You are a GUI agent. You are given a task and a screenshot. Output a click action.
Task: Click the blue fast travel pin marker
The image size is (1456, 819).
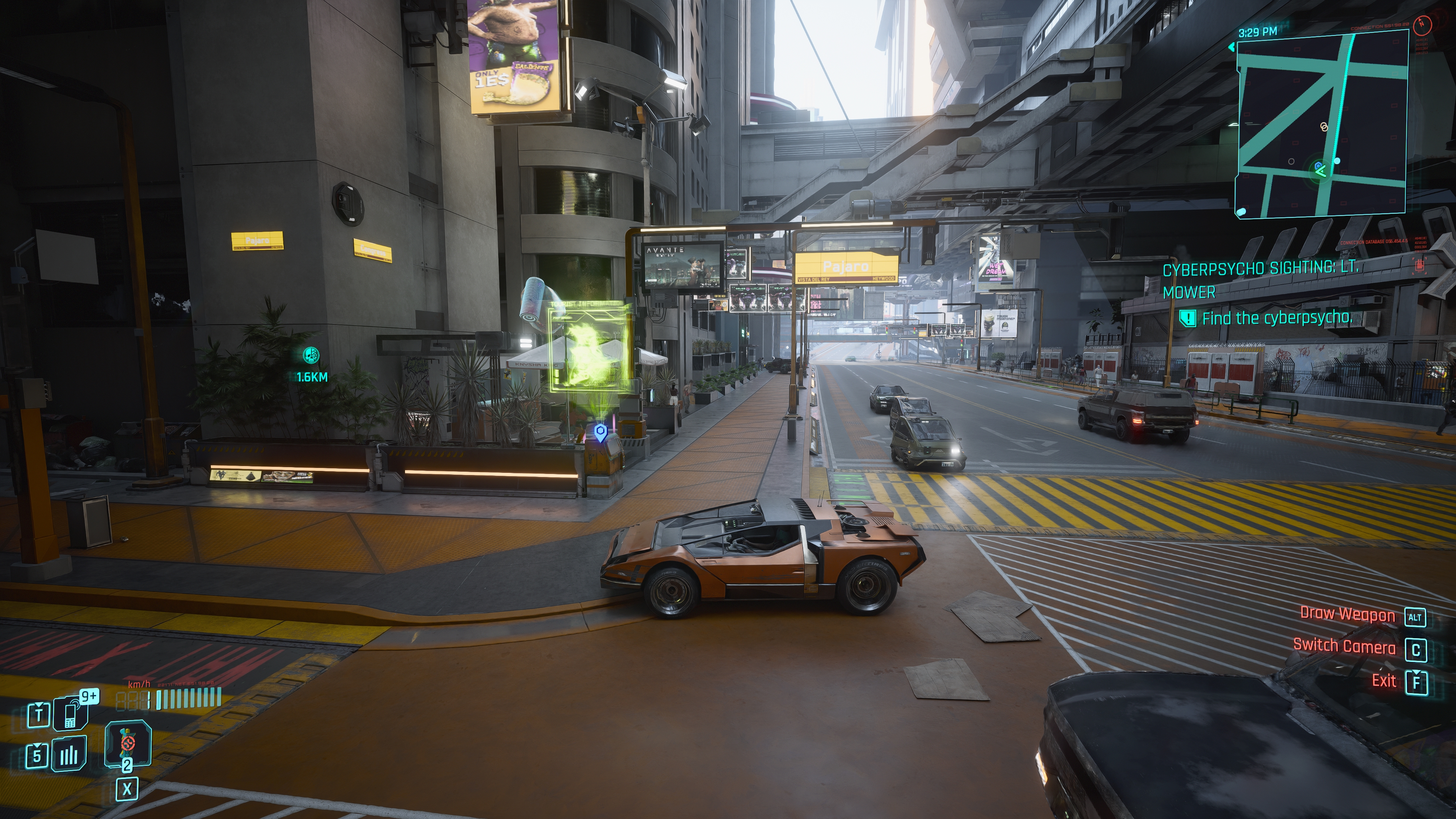(x=600, y=433)
